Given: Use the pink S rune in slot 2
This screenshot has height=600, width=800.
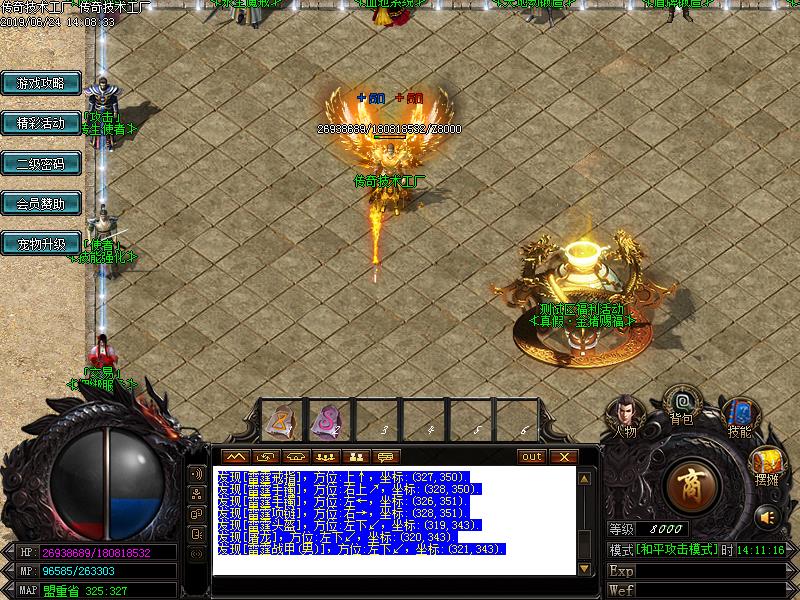Looking at the screenshot, I should [x=325, y=419].
